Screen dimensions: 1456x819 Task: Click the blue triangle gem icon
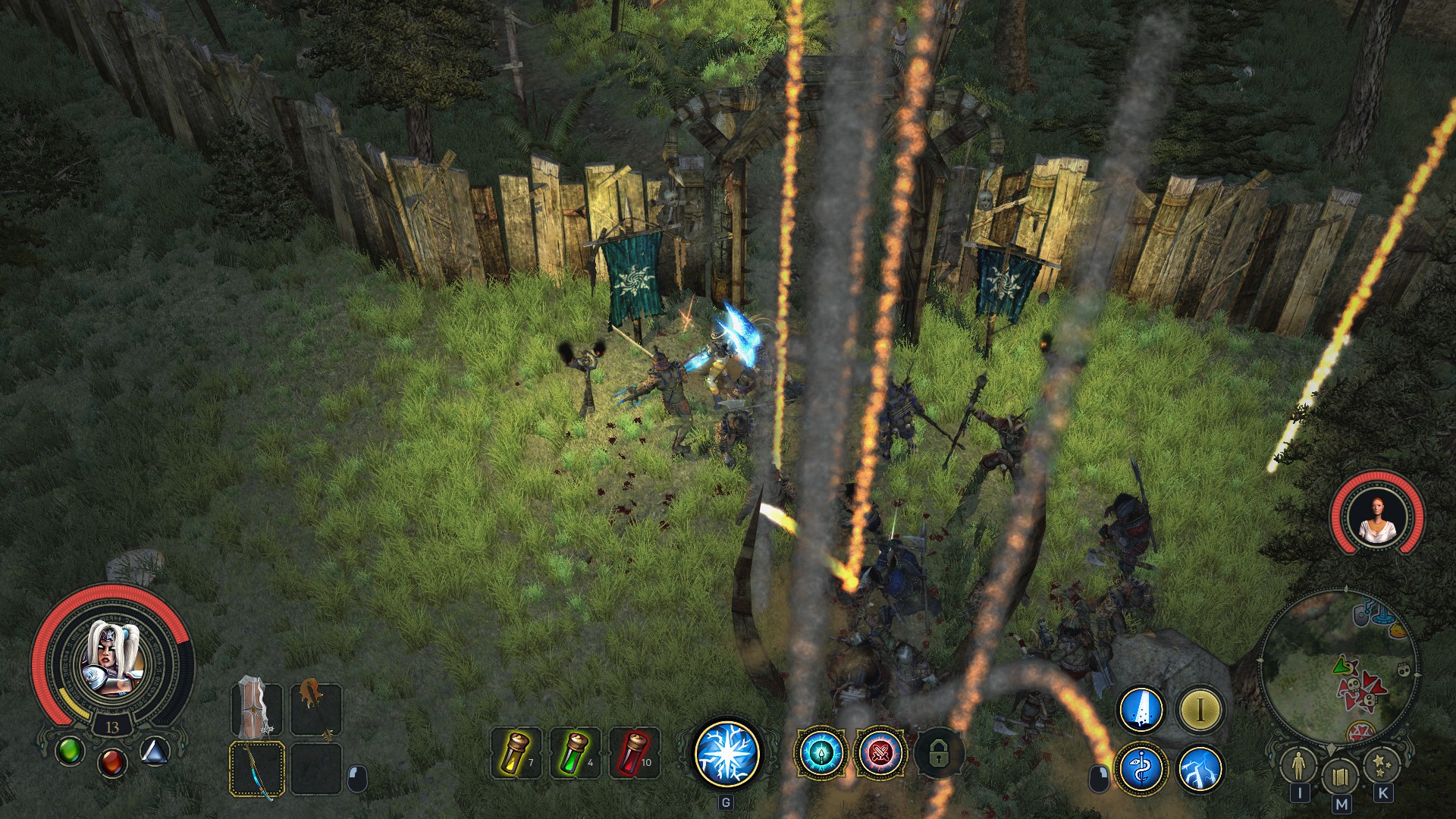click(155, 752)
